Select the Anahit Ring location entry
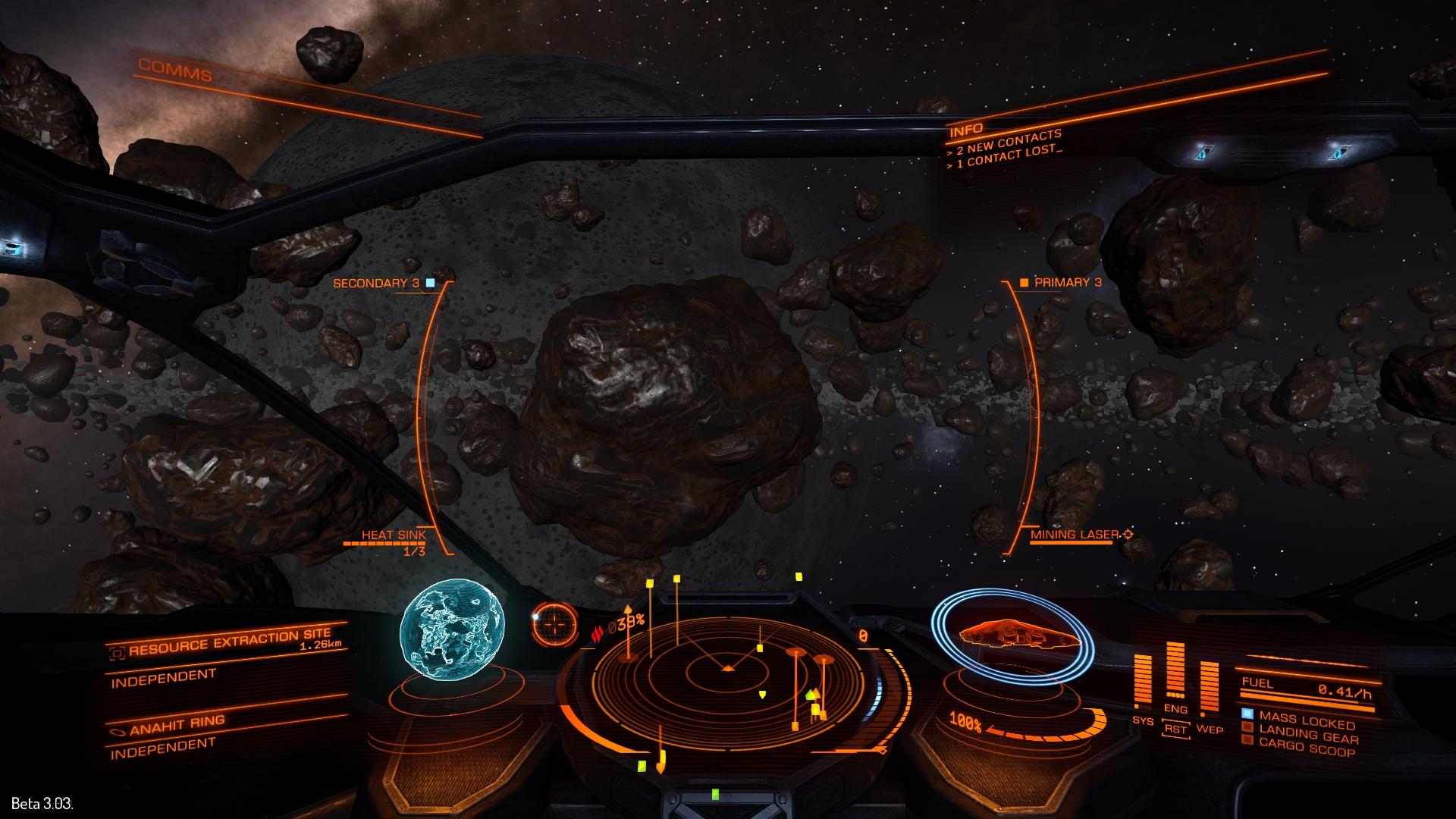The height and width of the screenshot is (819, 1456). tap(177, 726)
